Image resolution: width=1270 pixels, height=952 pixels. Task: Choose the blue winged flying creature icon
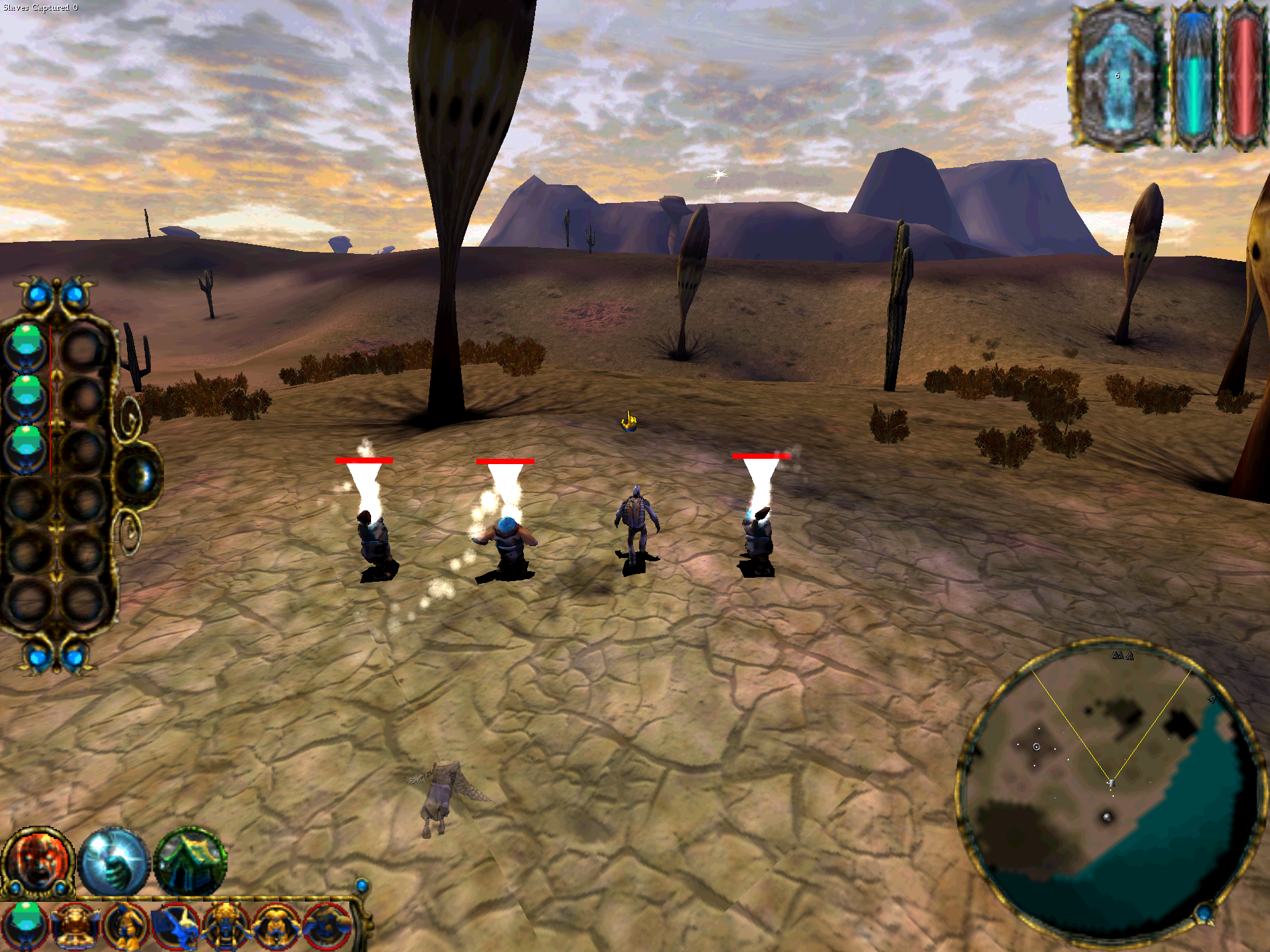point(175,925)
